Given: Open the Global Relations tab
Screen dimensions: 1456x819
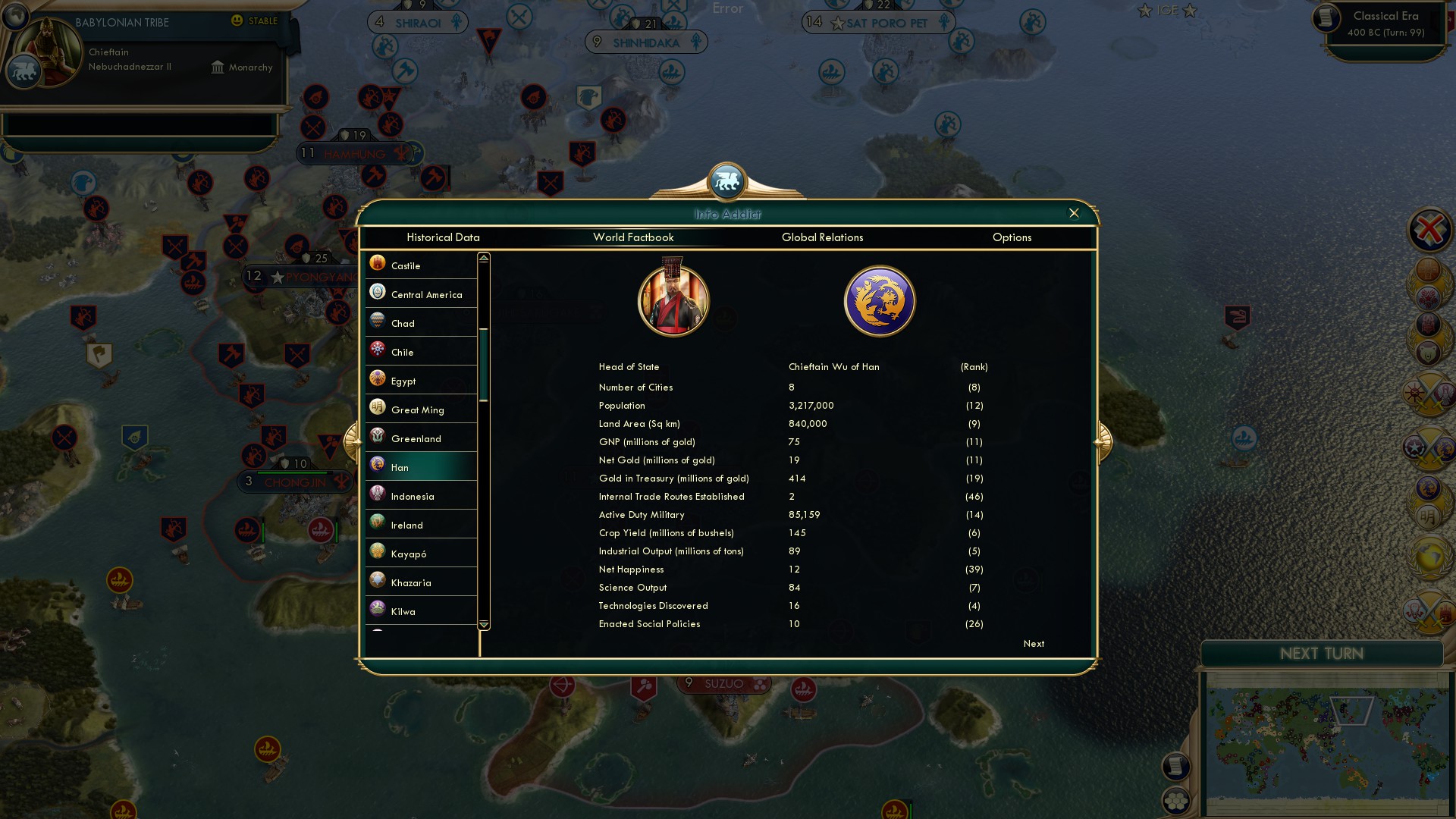Looking at the screenshot, I should point(823,237).
